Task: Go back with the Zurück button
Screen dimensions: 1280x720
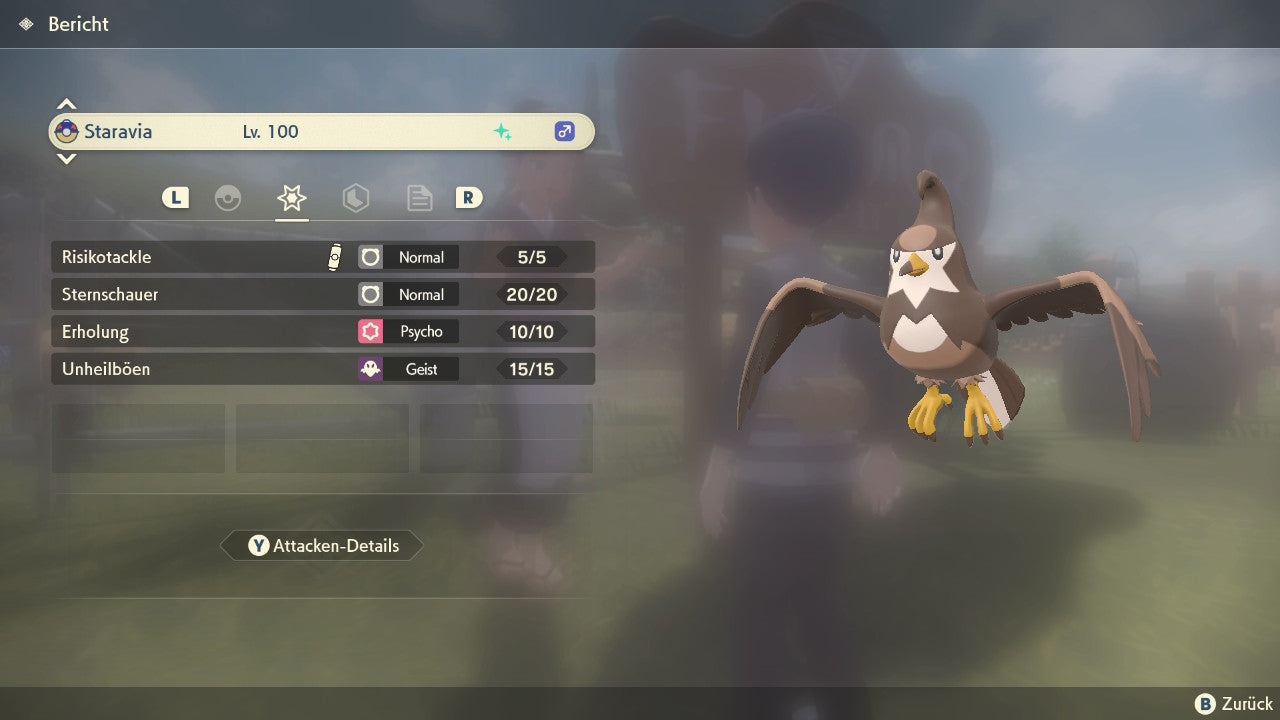Action: pos(1234,704)
